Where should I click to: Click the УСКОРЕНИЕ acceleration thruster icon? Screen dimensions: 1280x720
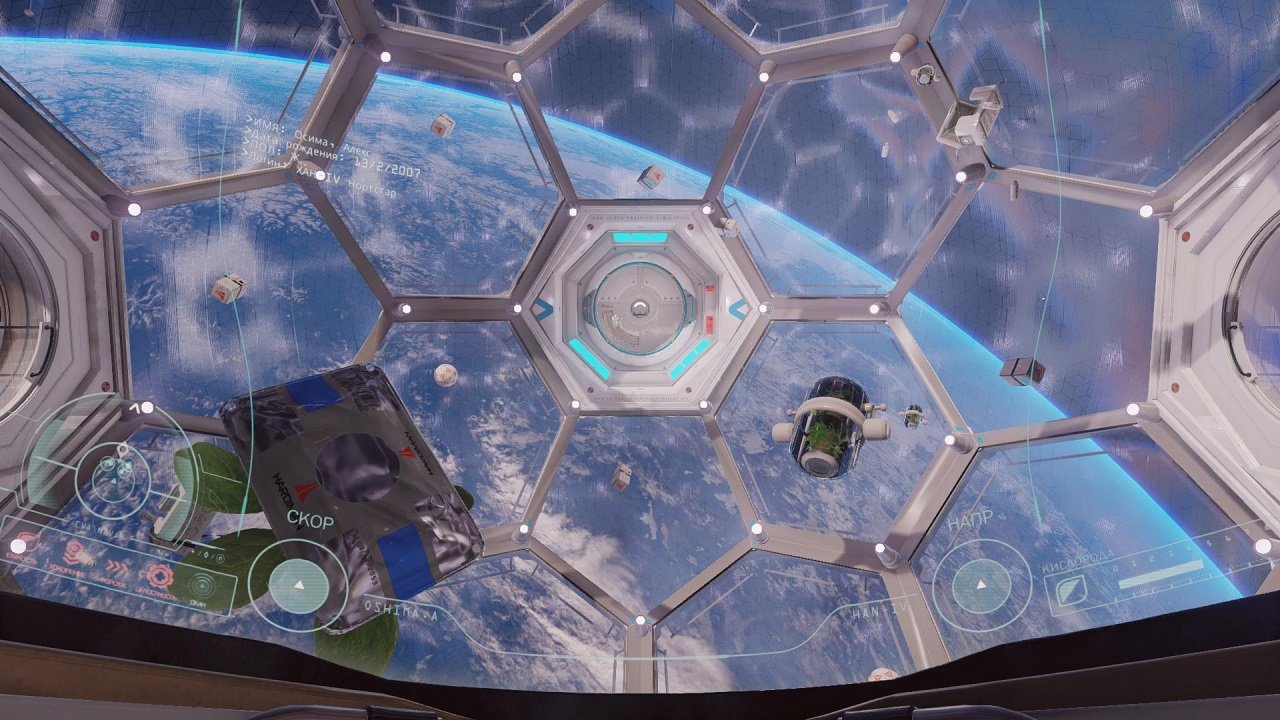pos(73,551)
